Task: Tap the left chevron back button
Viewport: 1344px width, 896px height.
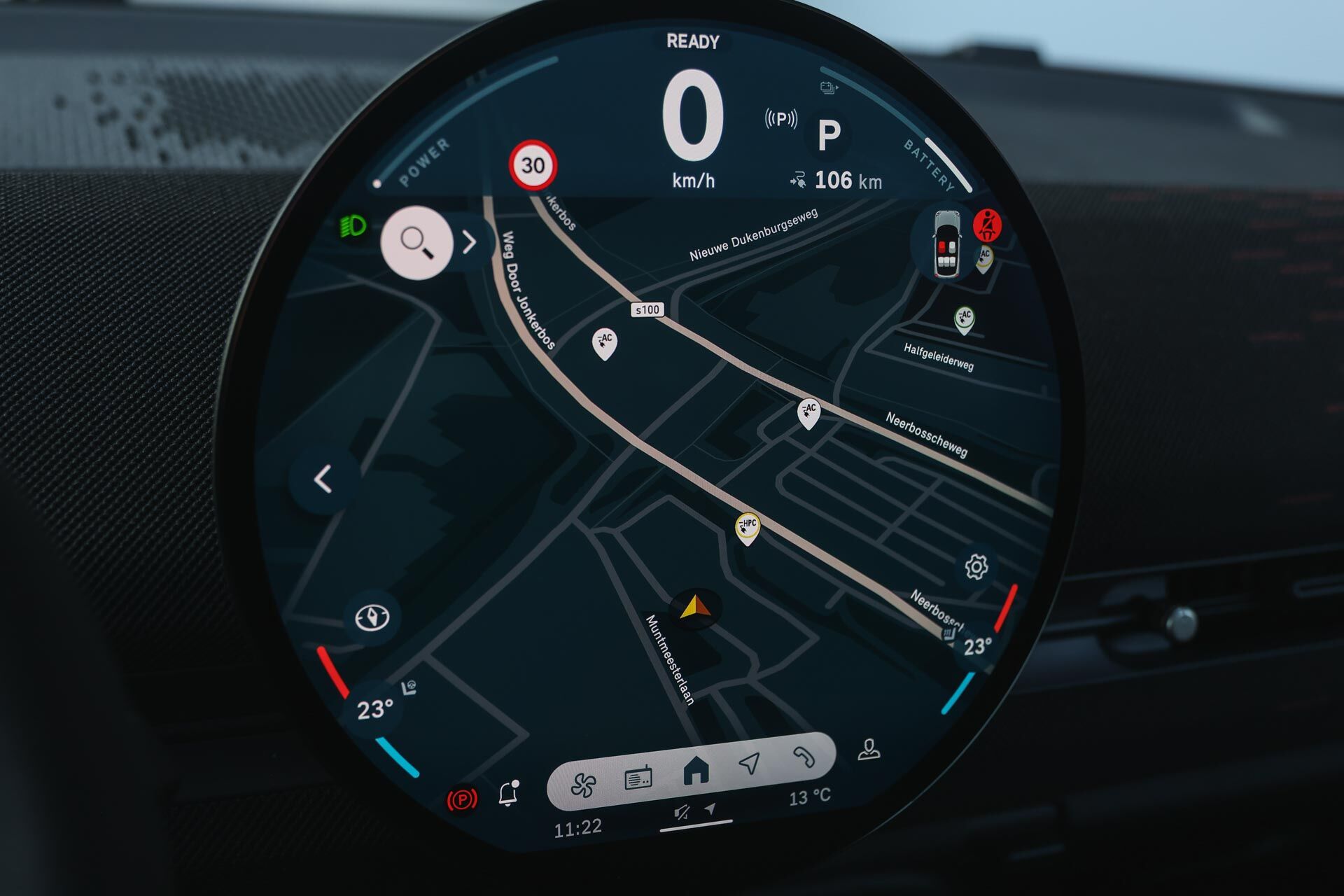Action: (x=323, y=479)
